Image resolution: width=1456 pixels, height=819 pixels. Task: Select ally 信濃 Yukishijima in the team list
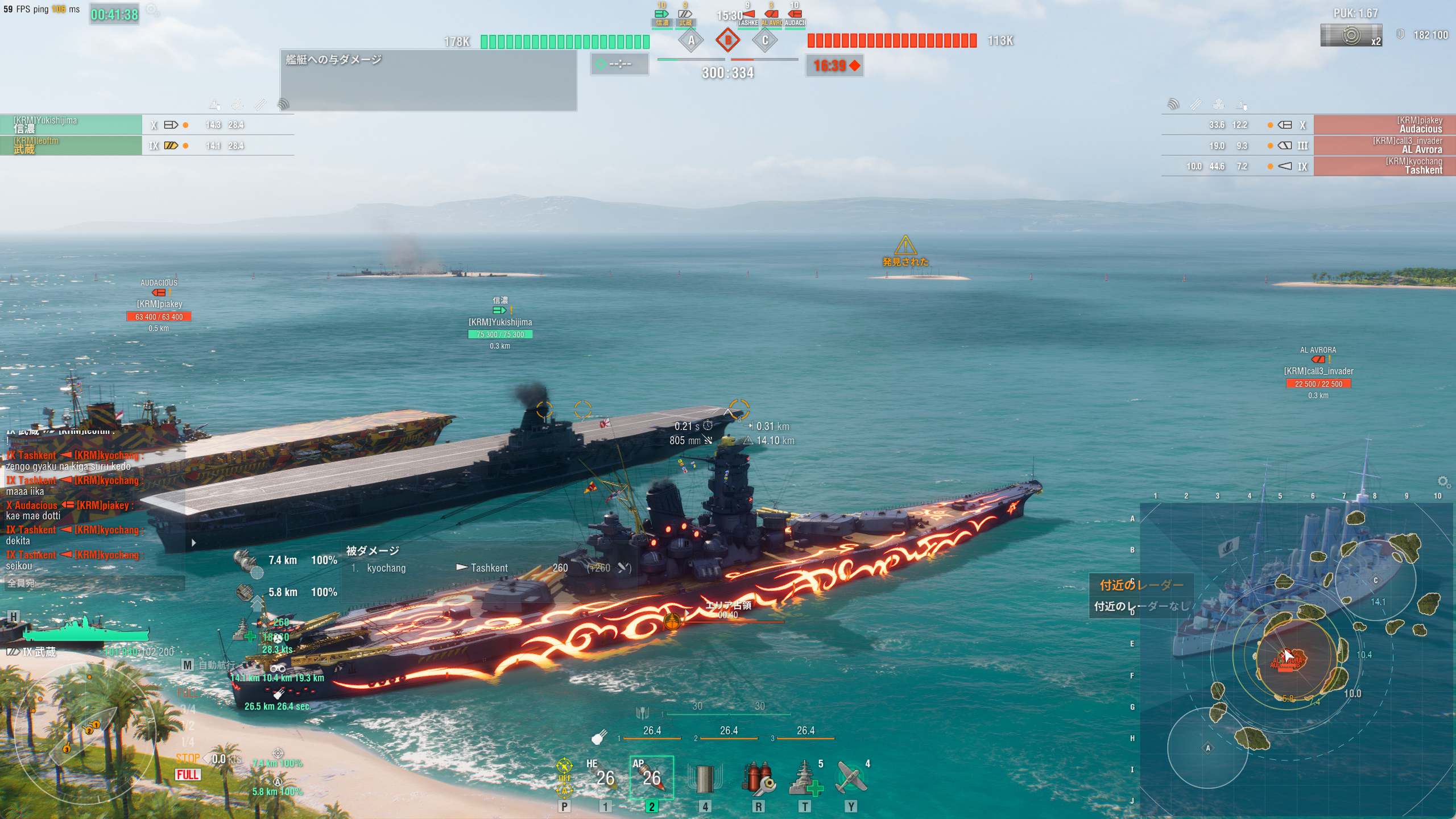click(x=71, y=125)
